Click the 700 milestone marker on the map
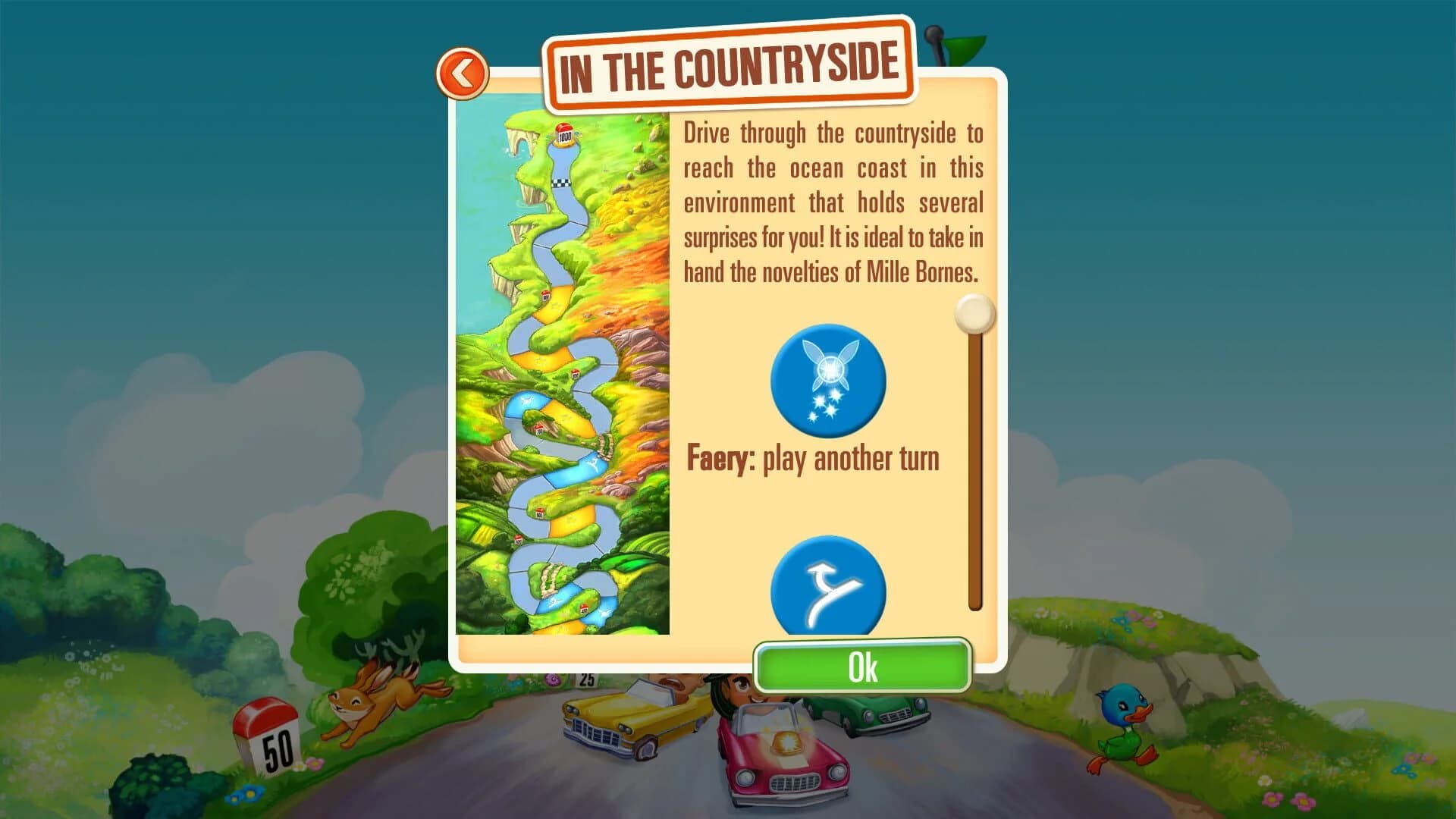 pos(539,429)
